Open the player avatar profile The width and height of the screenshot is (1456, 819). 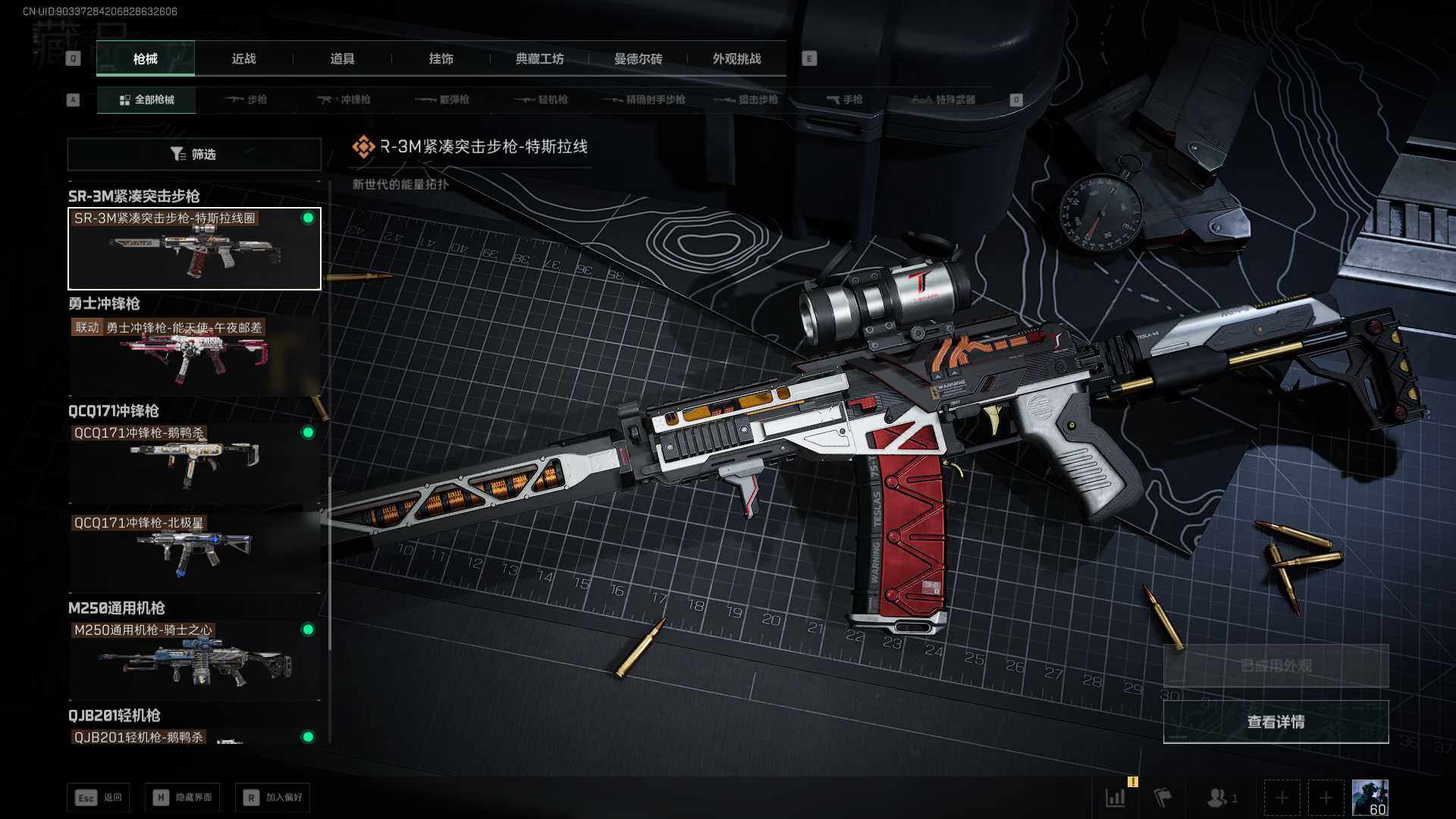point(1370,798)
